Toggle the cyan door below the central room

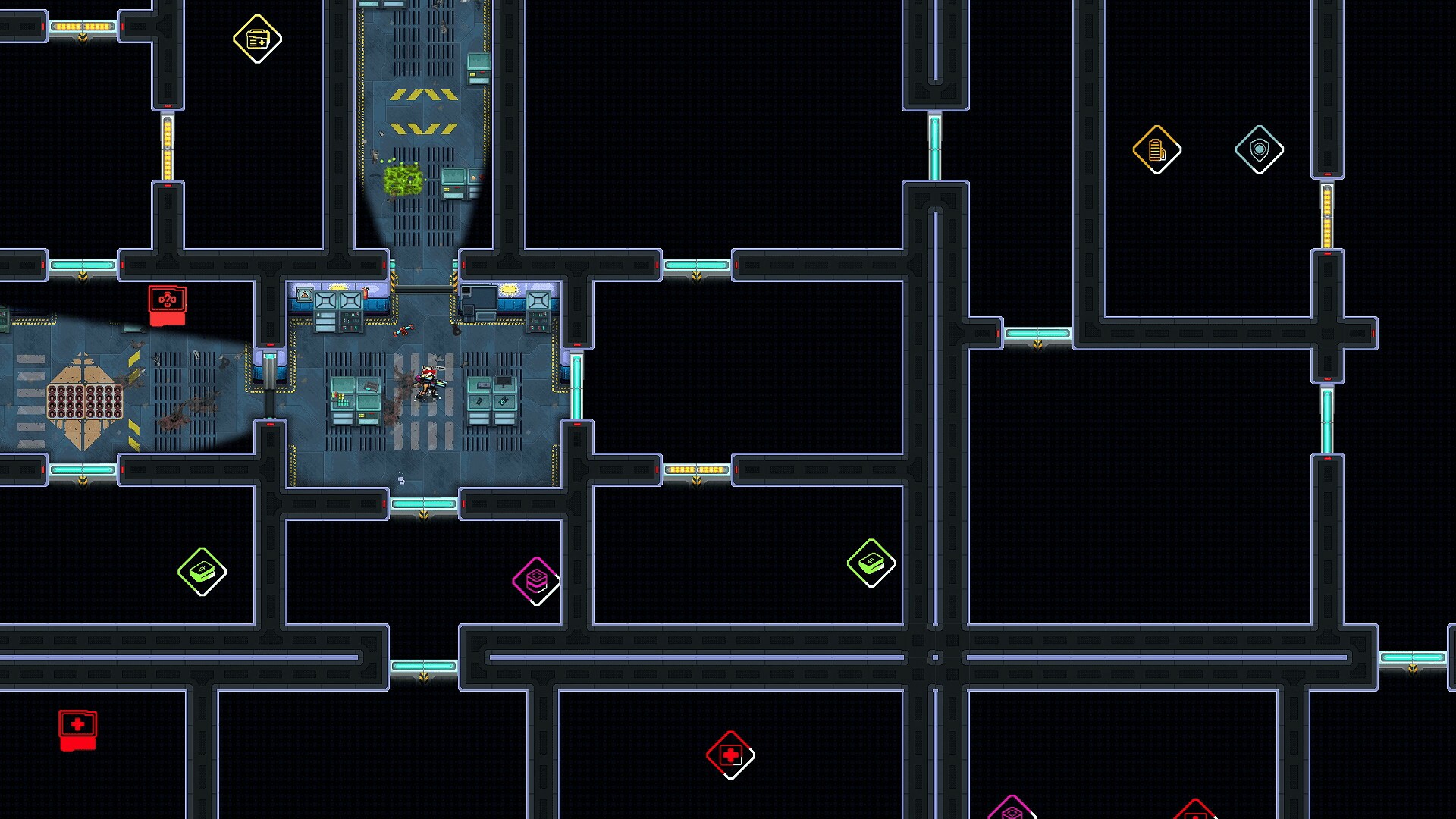(422, 503)
